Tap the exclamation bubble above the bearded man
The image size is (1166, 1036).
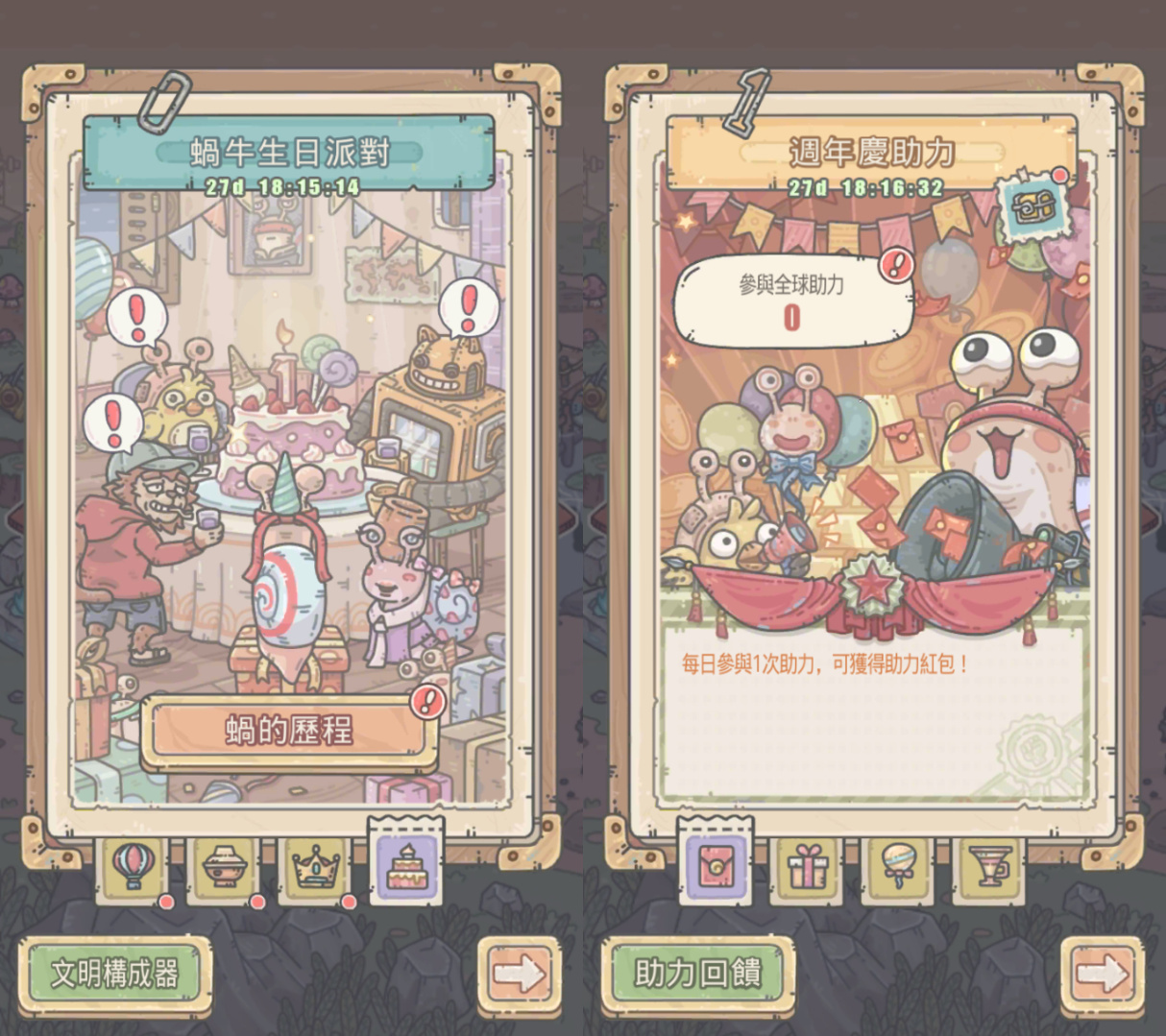pyautogui.click(x=113, y=422)
